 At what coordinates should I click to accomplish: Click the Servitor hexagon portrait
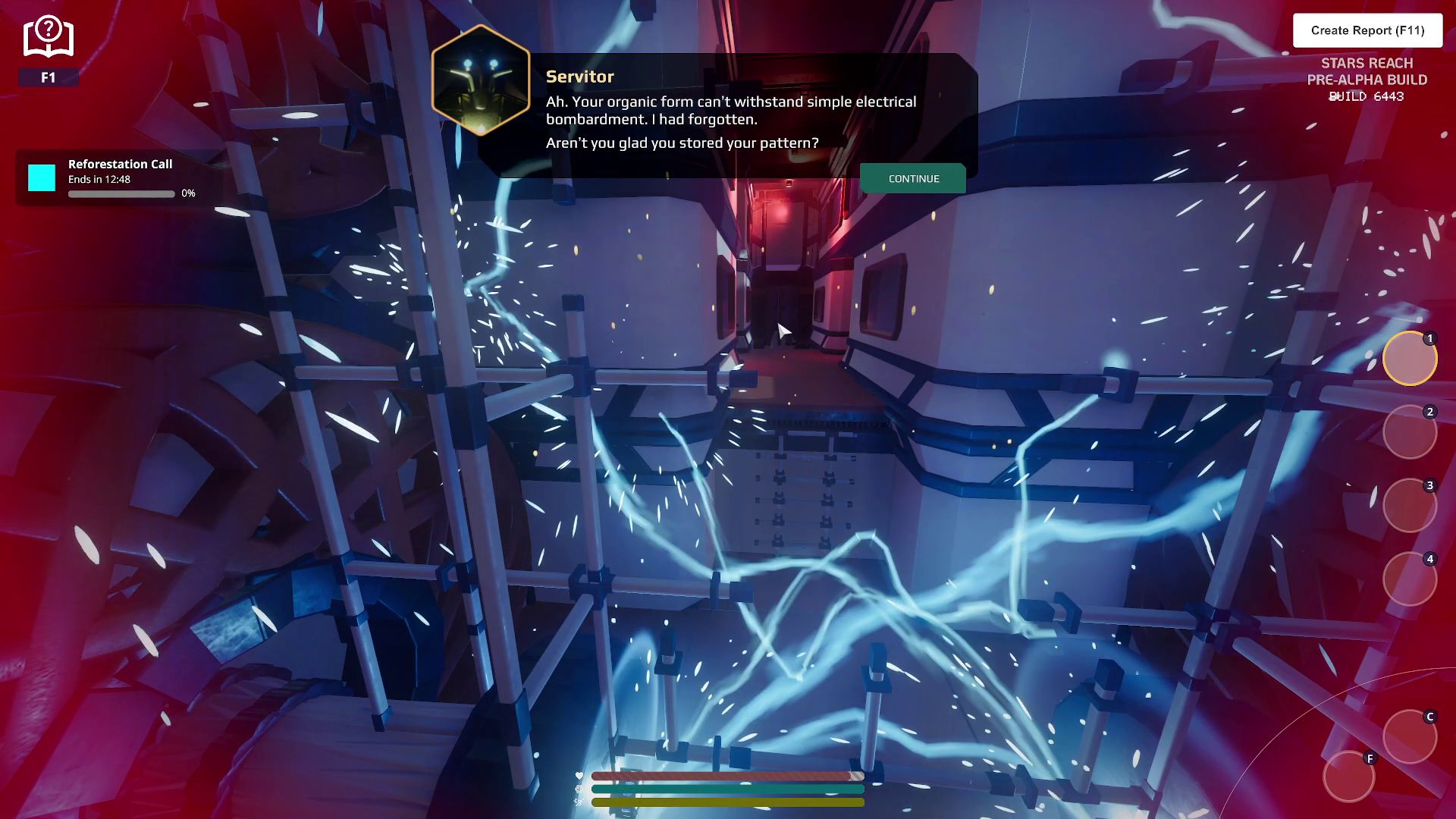[481, 80]
